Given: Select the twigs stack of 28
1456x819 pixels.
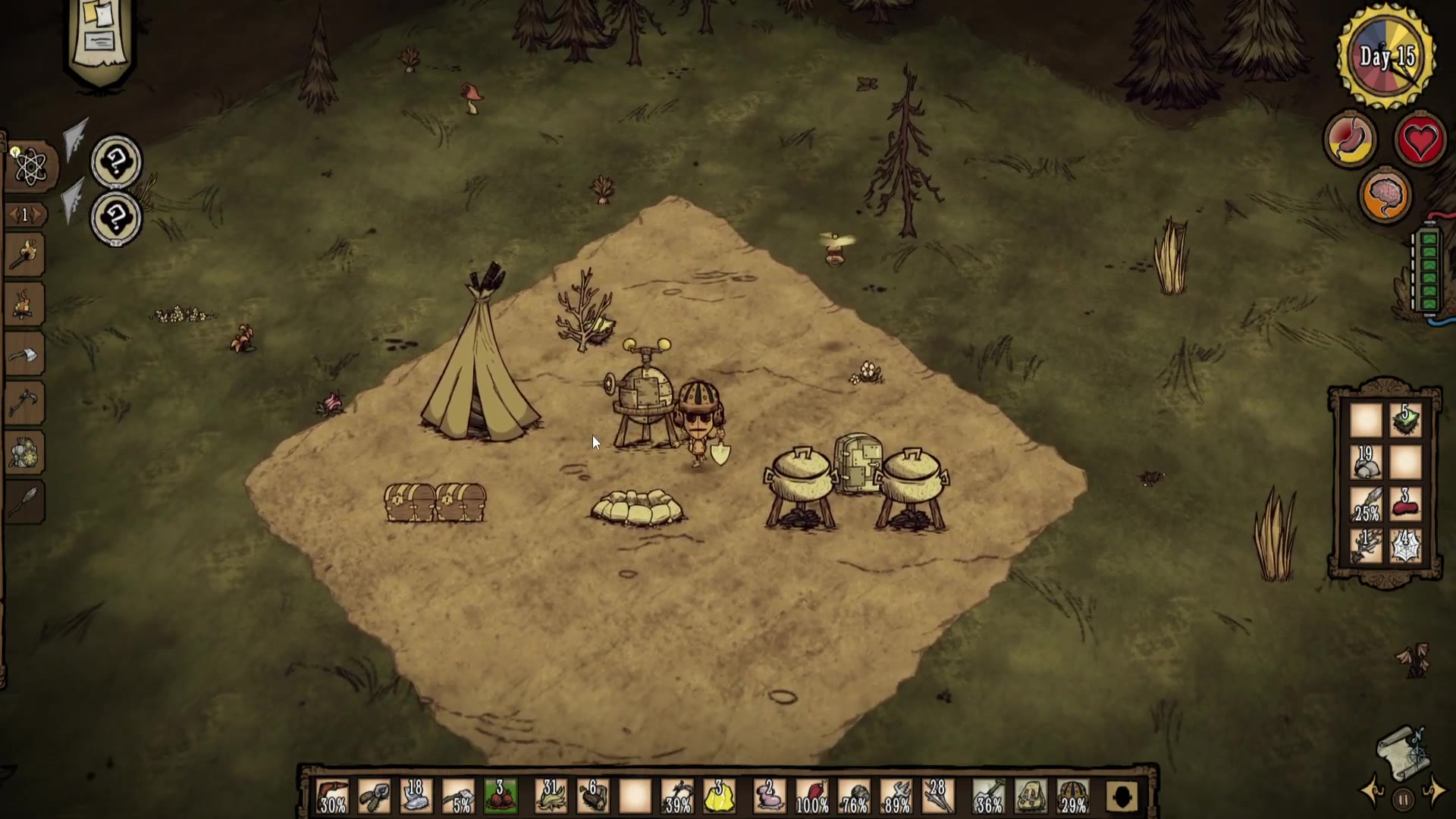Looking at the screenshot, I should click(x=937, y=796).
